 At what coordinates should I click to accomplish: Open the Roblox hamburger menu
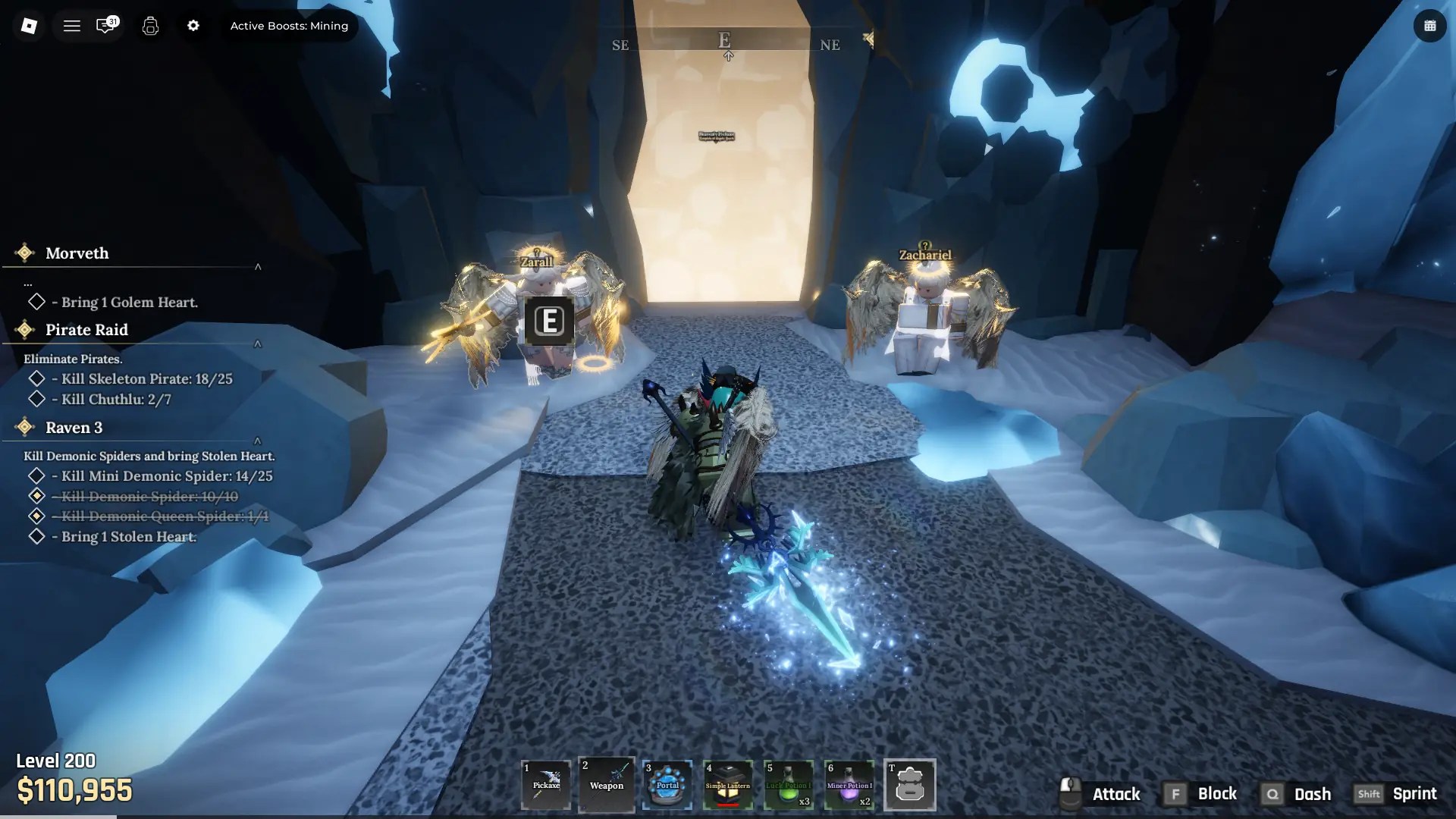click(x=72, y=25)
